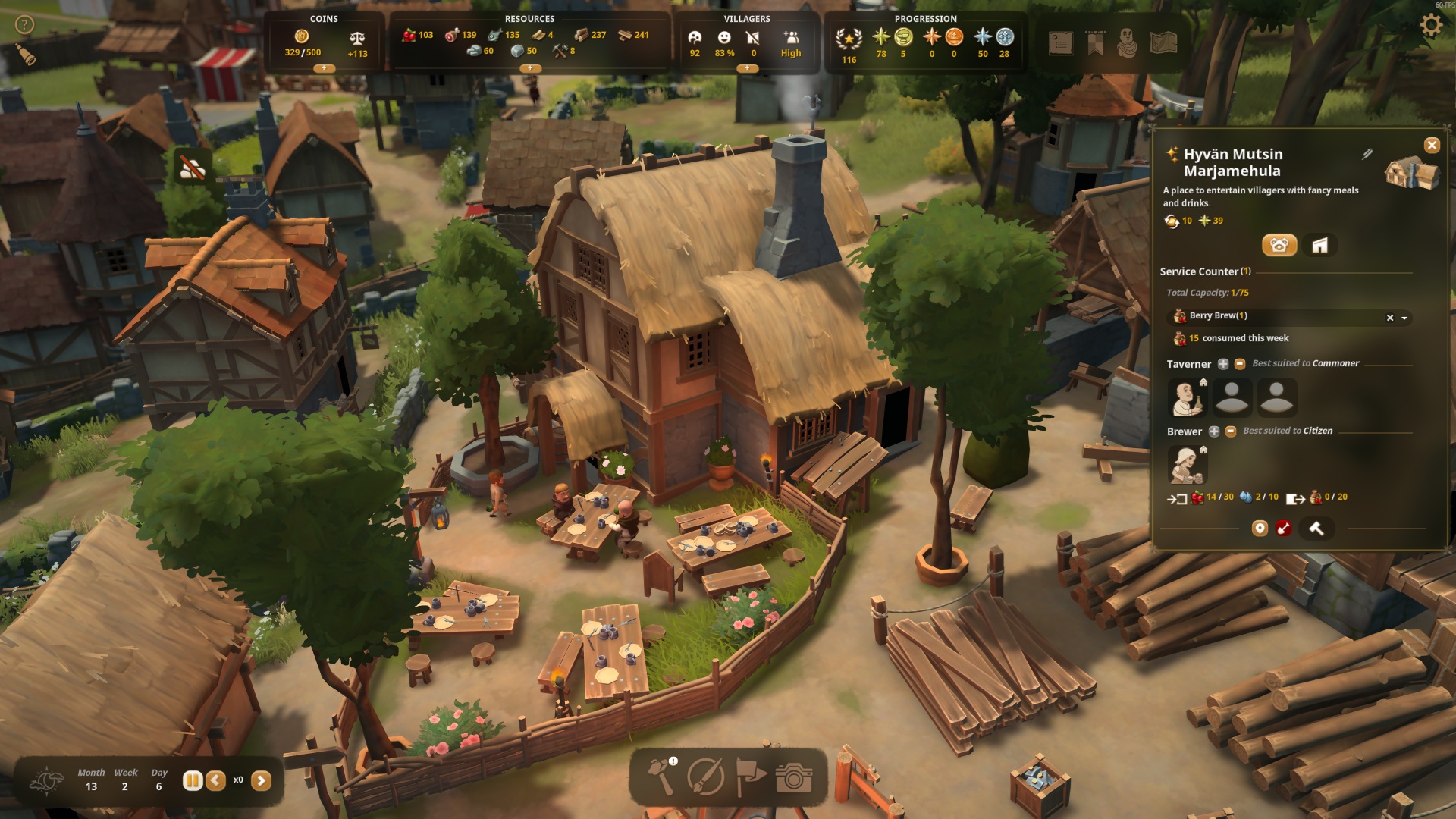Open the help question mark
This screenshot has width=1456, height=819.
coord(25,25)
